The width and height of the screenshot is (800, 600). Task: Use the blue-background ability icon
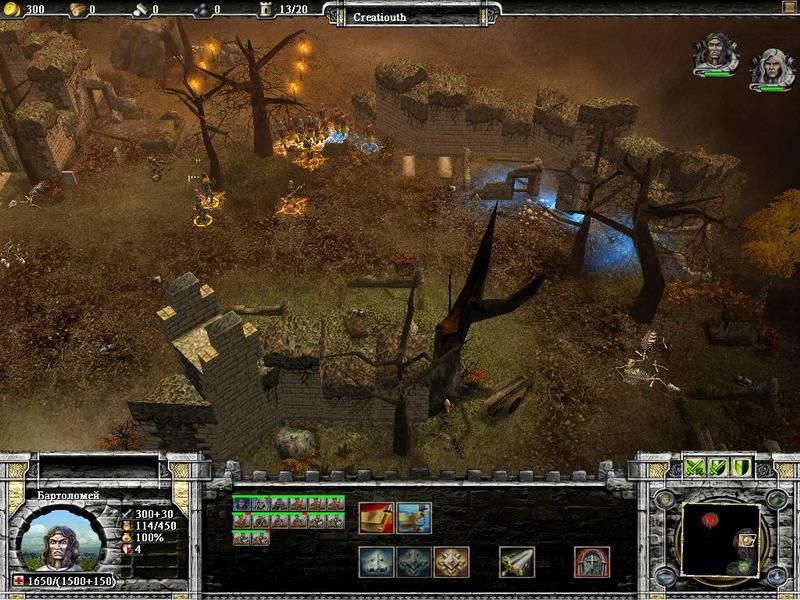(x=414, y=517)
